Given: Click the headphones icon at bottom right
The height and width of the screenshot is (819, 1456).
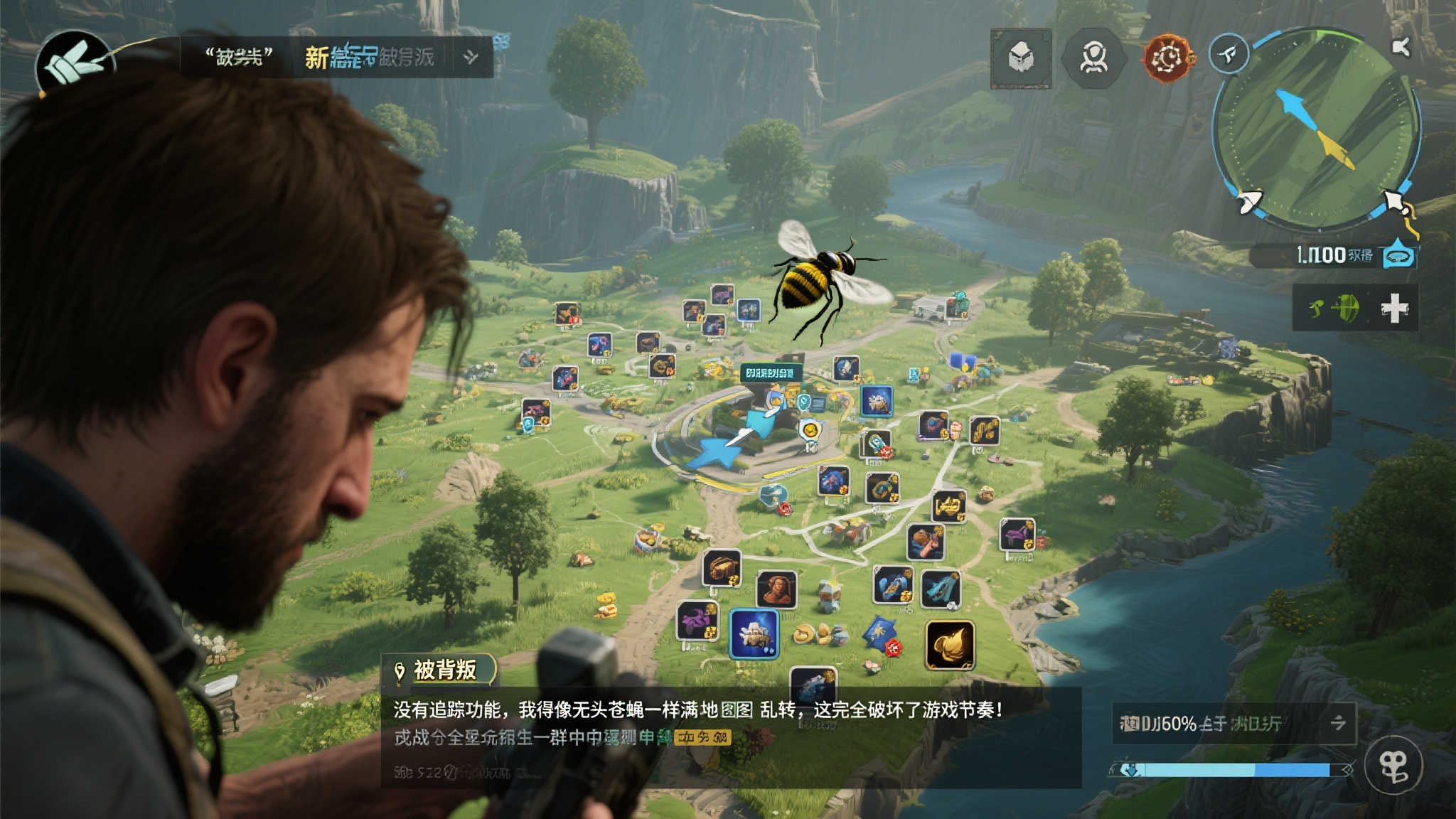Looking at the screenshot, I should click(x=1394, y=766).
